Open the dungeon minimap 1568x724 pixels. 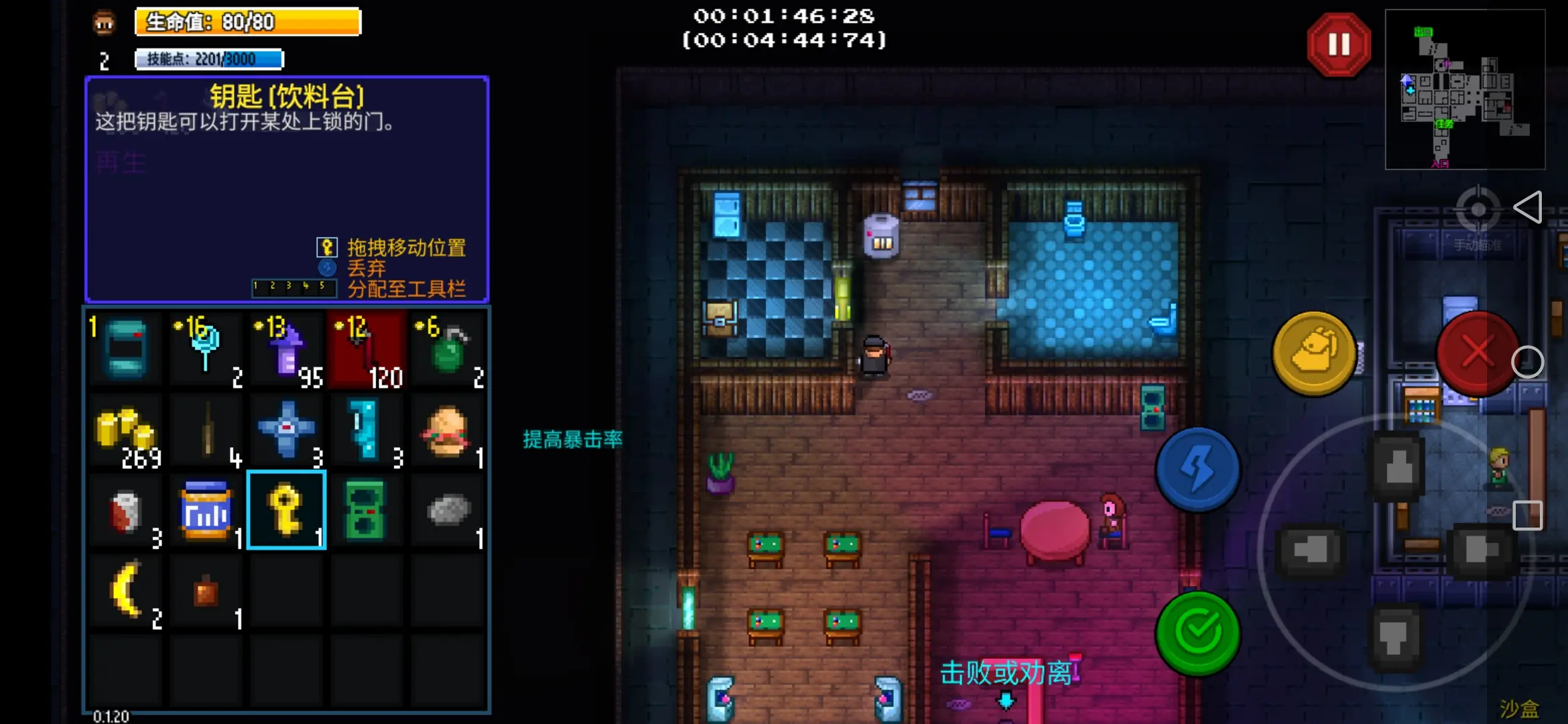click(1465, 89)
